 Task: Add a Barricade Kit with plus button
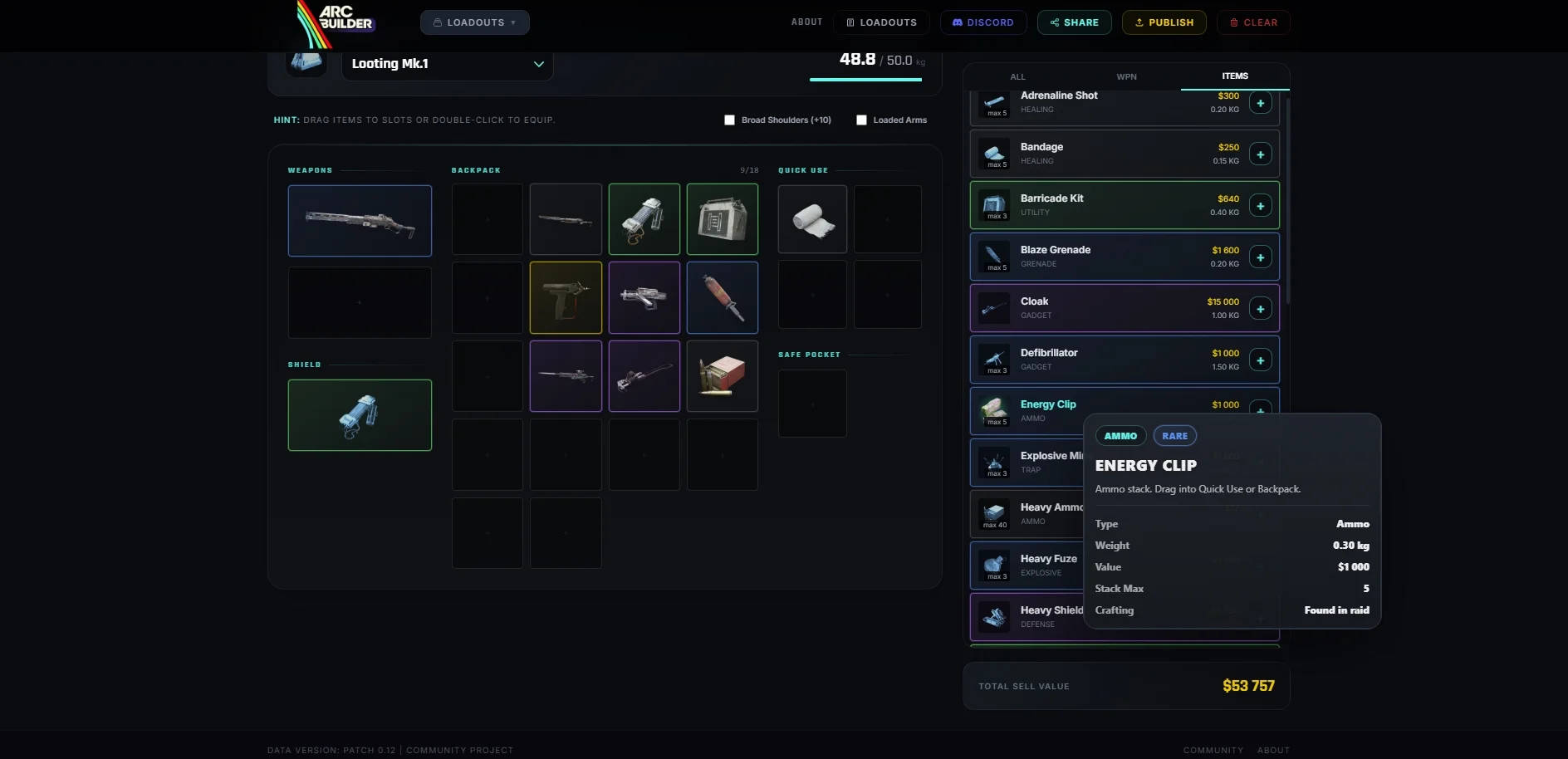tap(1260, 206)
